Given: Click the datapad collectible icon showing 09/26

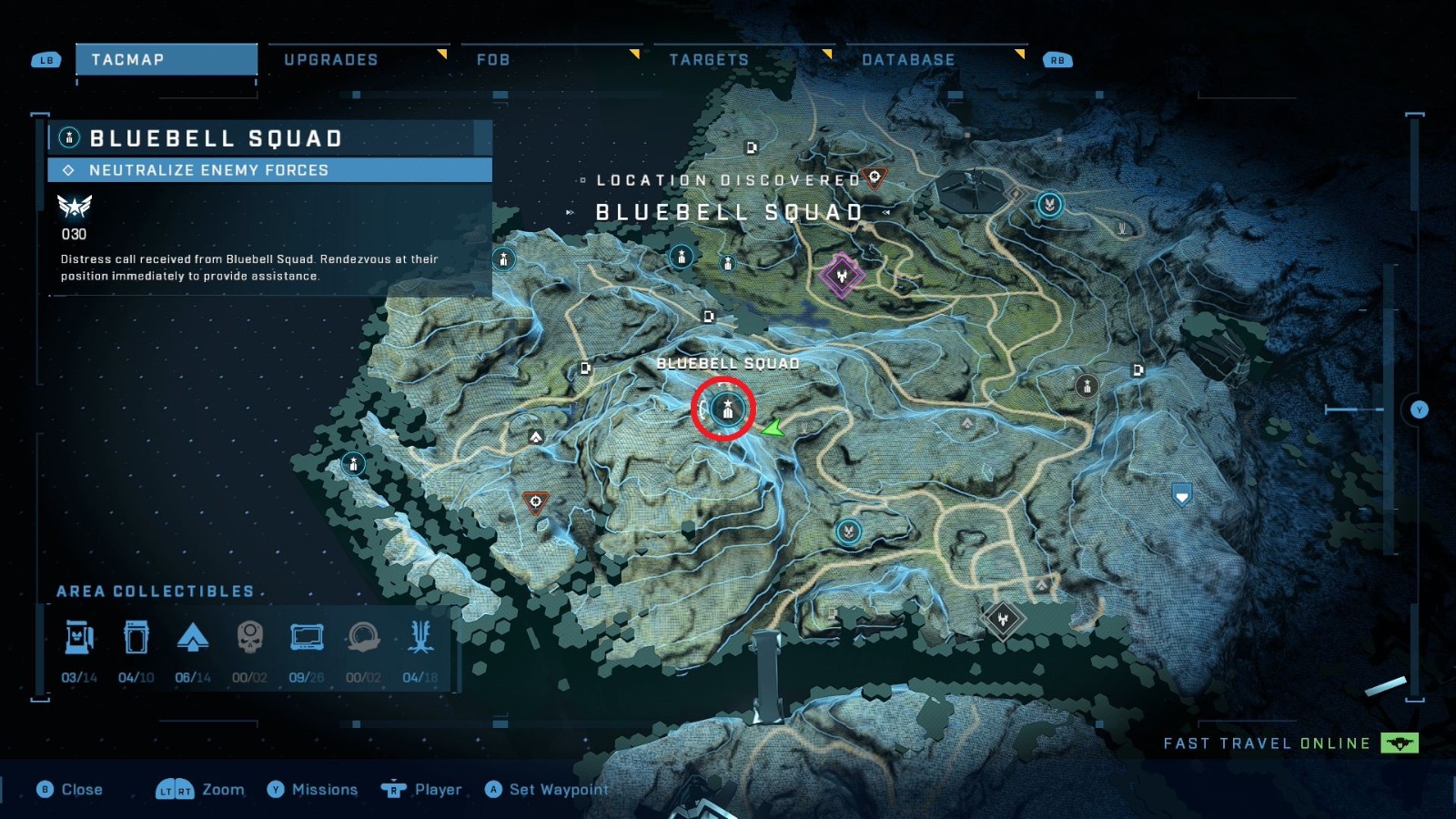Looking at the screenshot, I should tap(306, 637).
